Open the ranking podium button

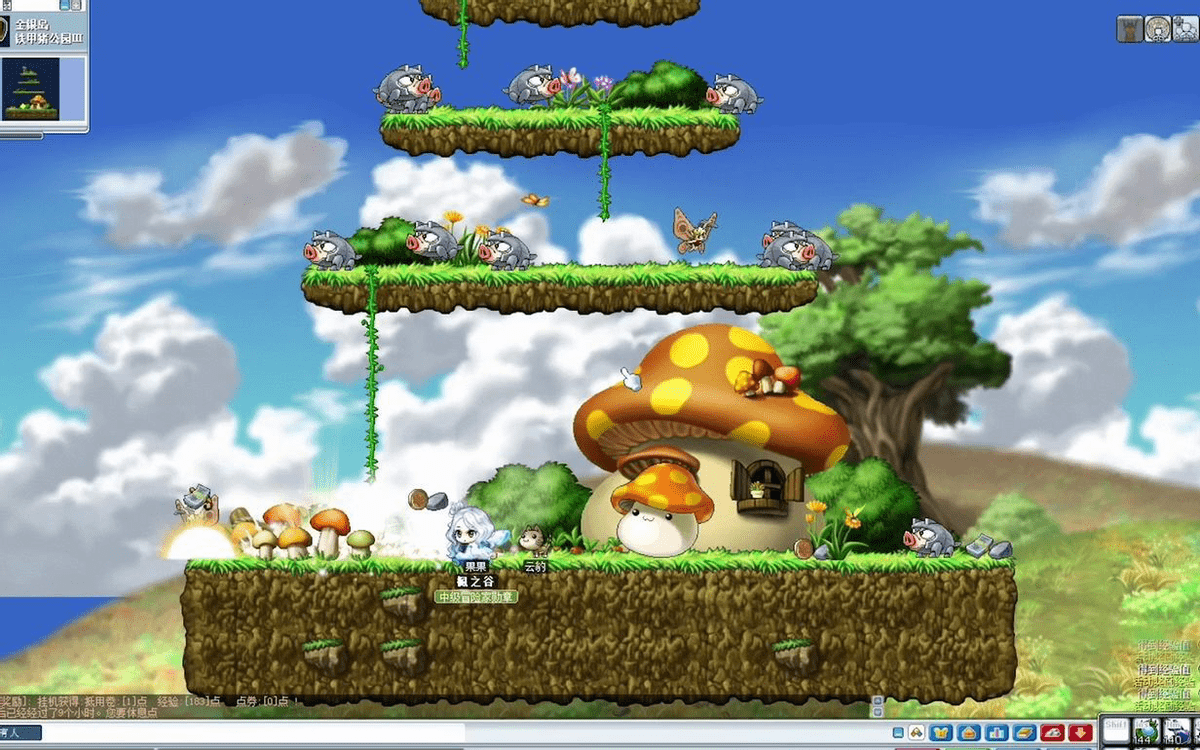[x=997, y=733]
